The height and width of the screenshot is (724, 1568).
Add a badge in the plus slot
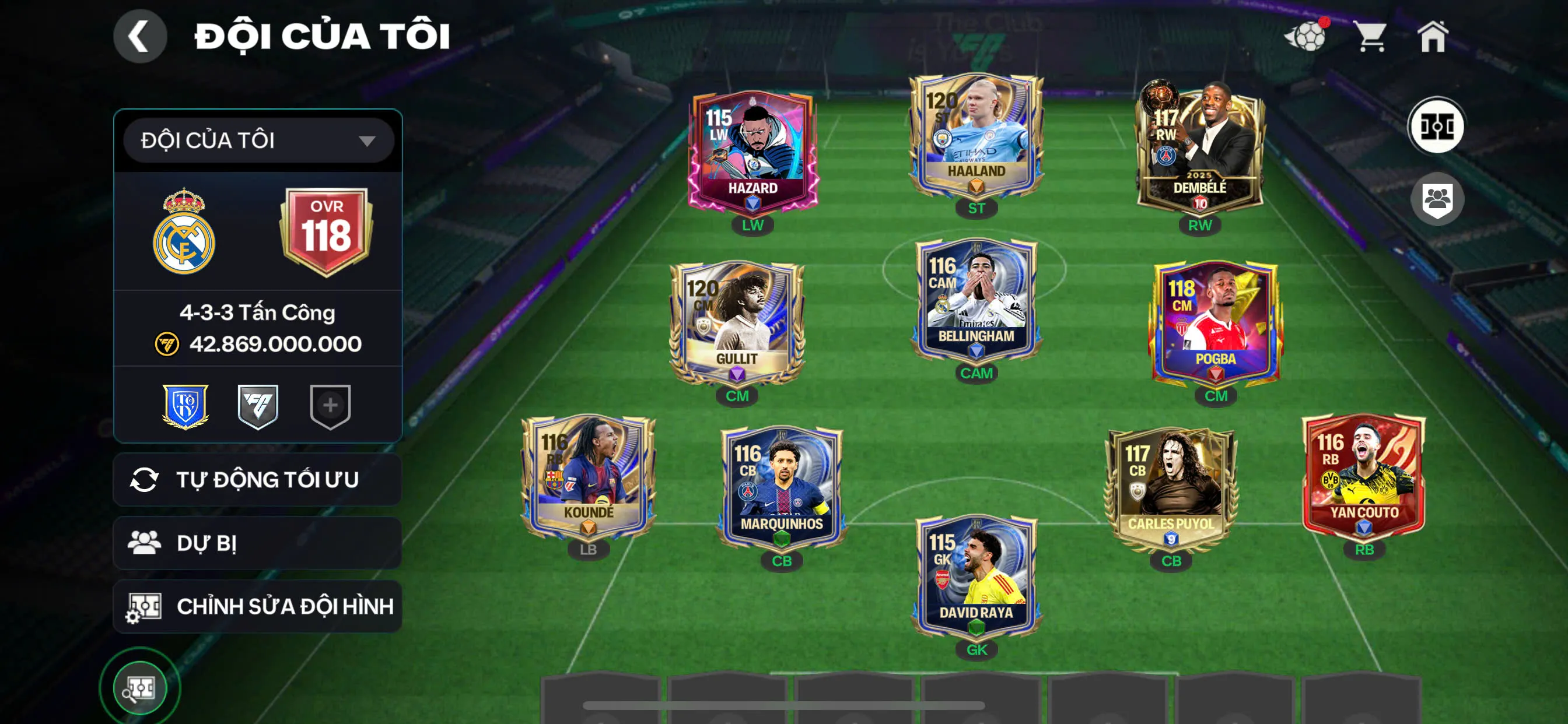coord(330,406)
